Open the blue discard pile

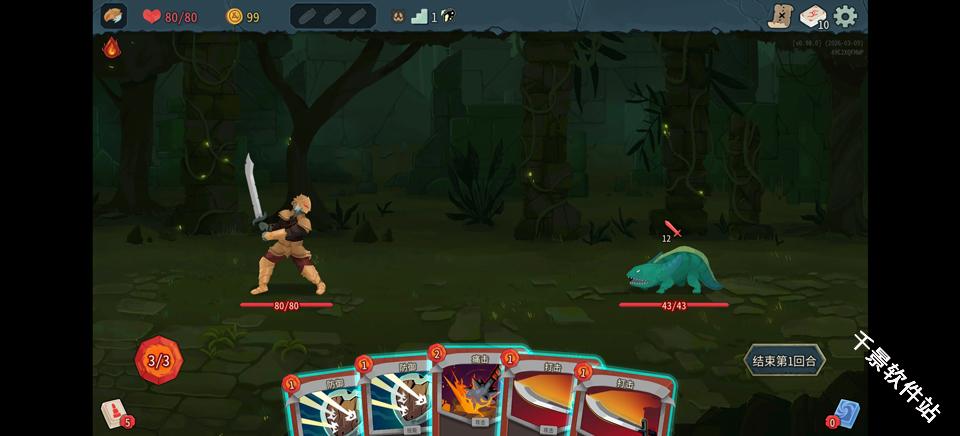tap(846, 413)
